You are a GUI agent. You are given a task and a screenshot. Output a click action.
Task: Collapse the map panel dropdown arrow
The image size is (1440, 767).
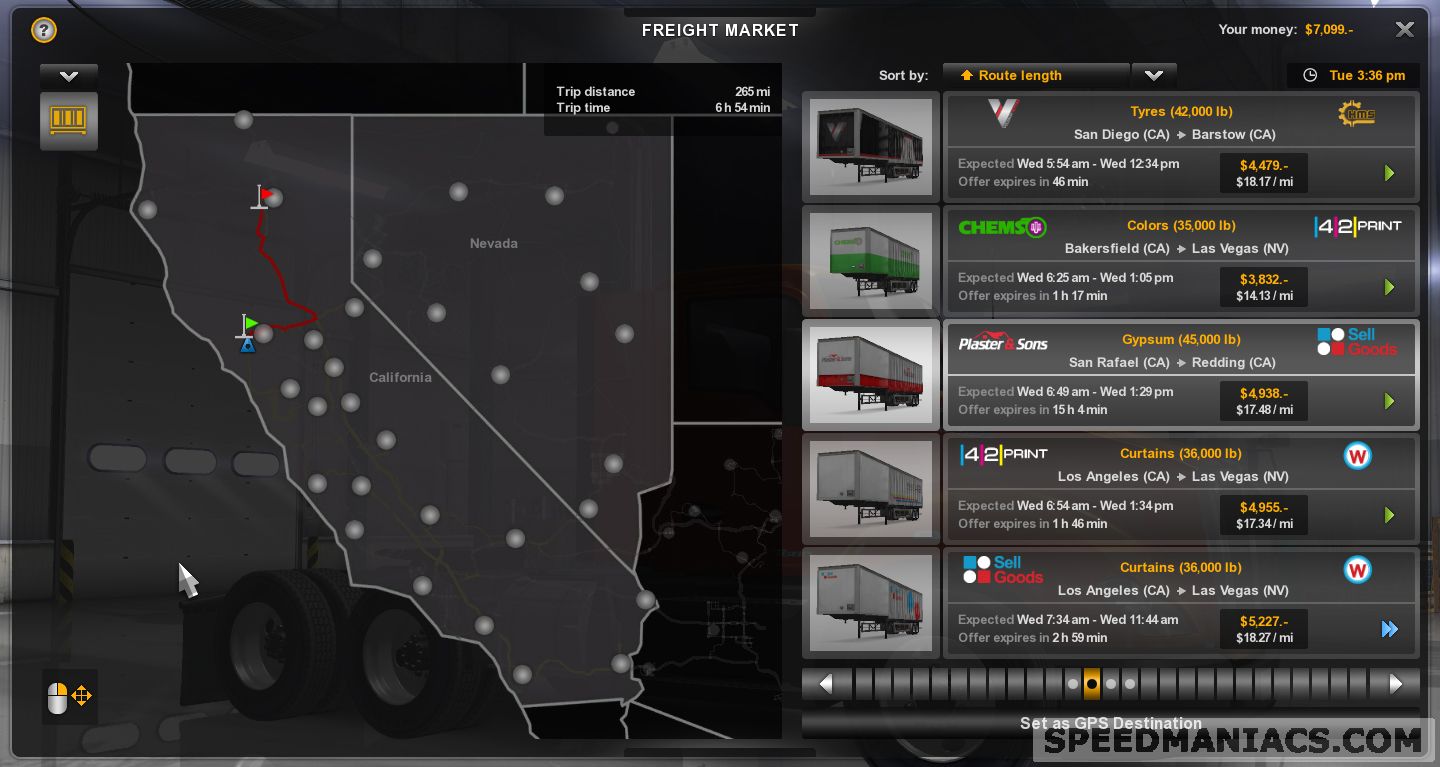click(69, 76)
